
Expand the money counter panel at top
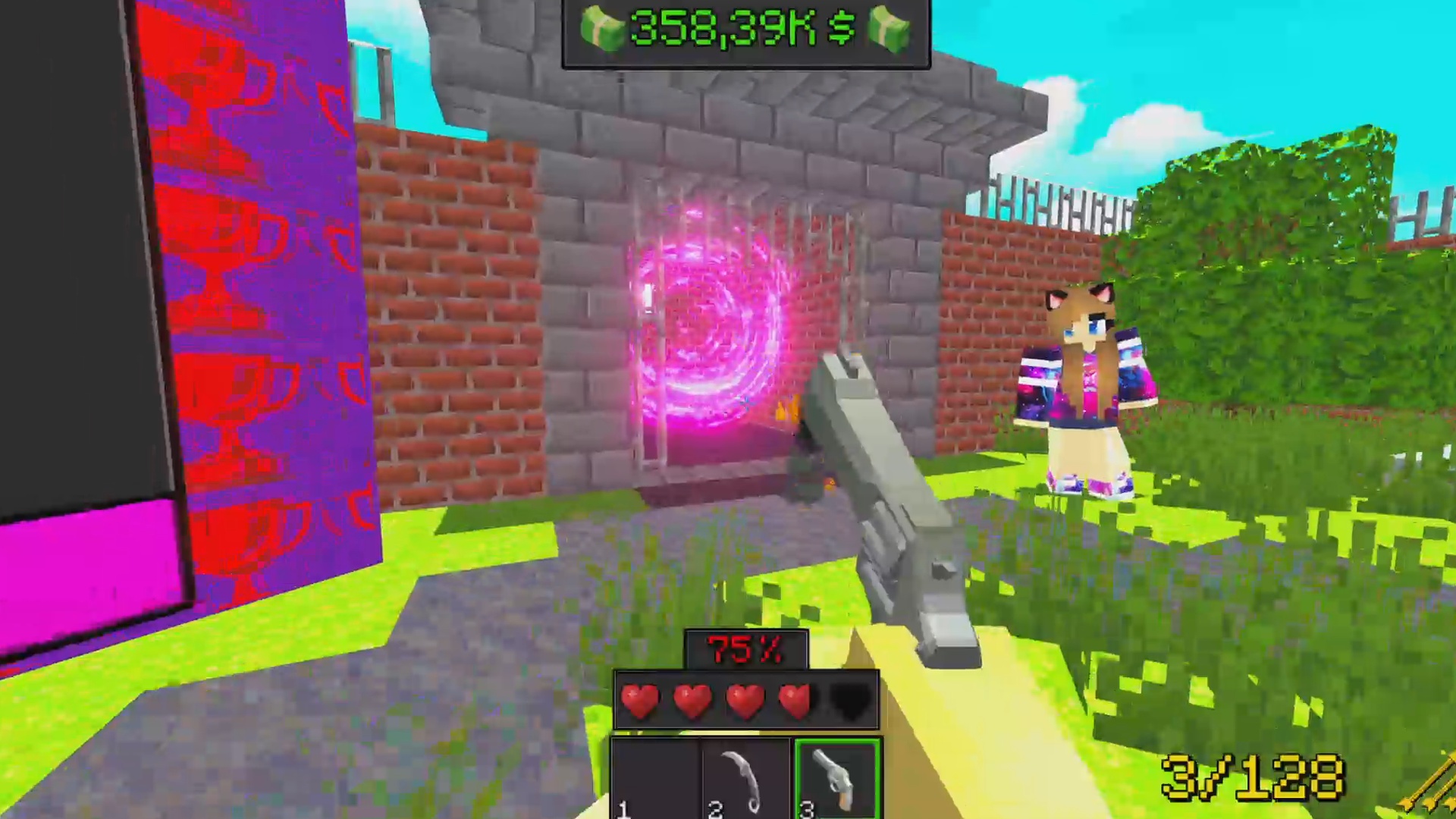(x=747, y=32)
